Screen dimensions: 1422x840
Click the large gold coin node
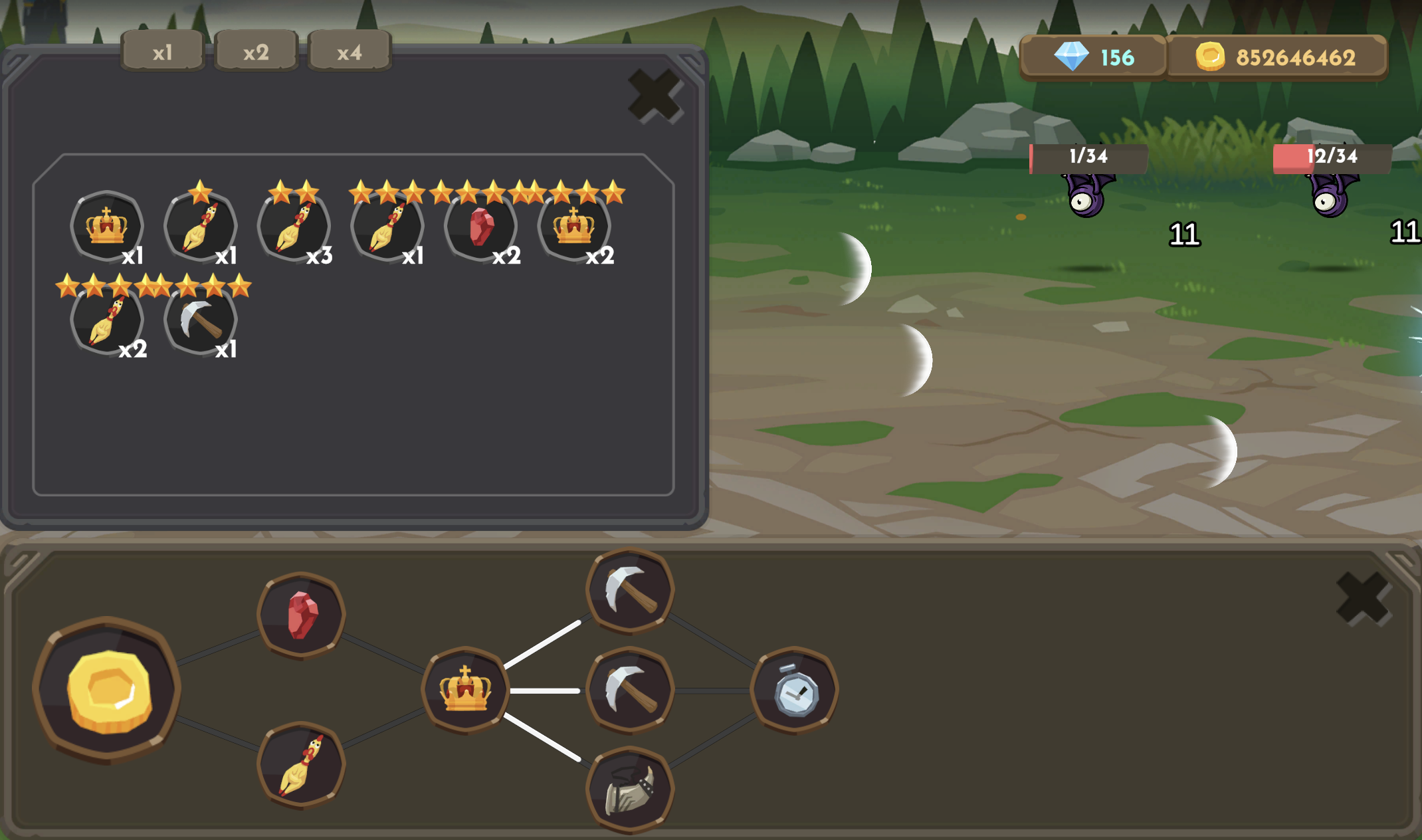108,691
